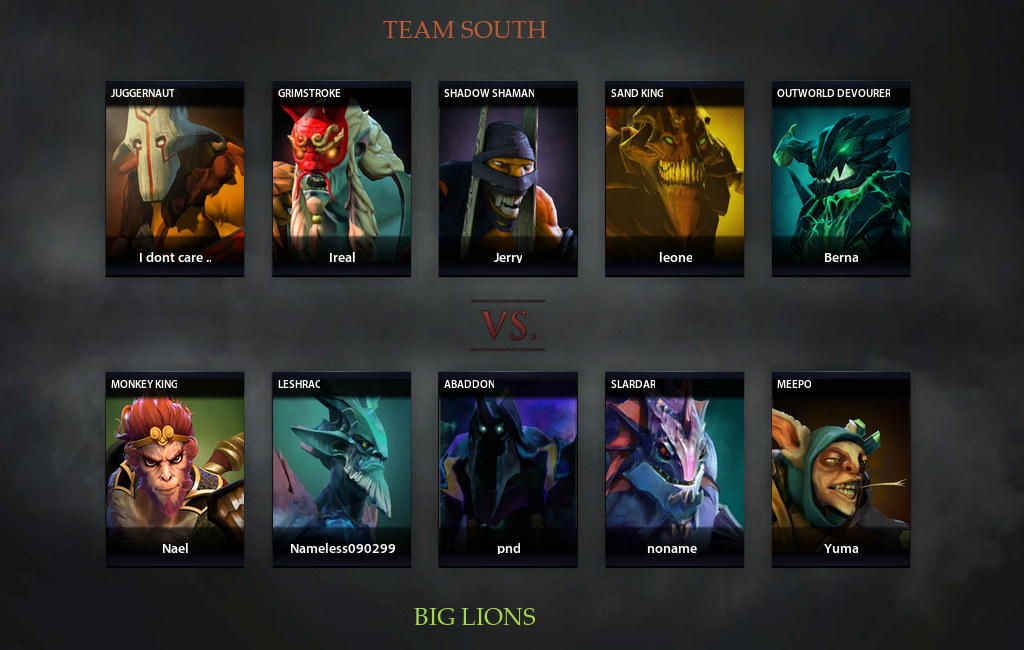The height and width of the screenshot is (650, 1024).
Task: Open the Sand King player card
Action: pos(674,178)
